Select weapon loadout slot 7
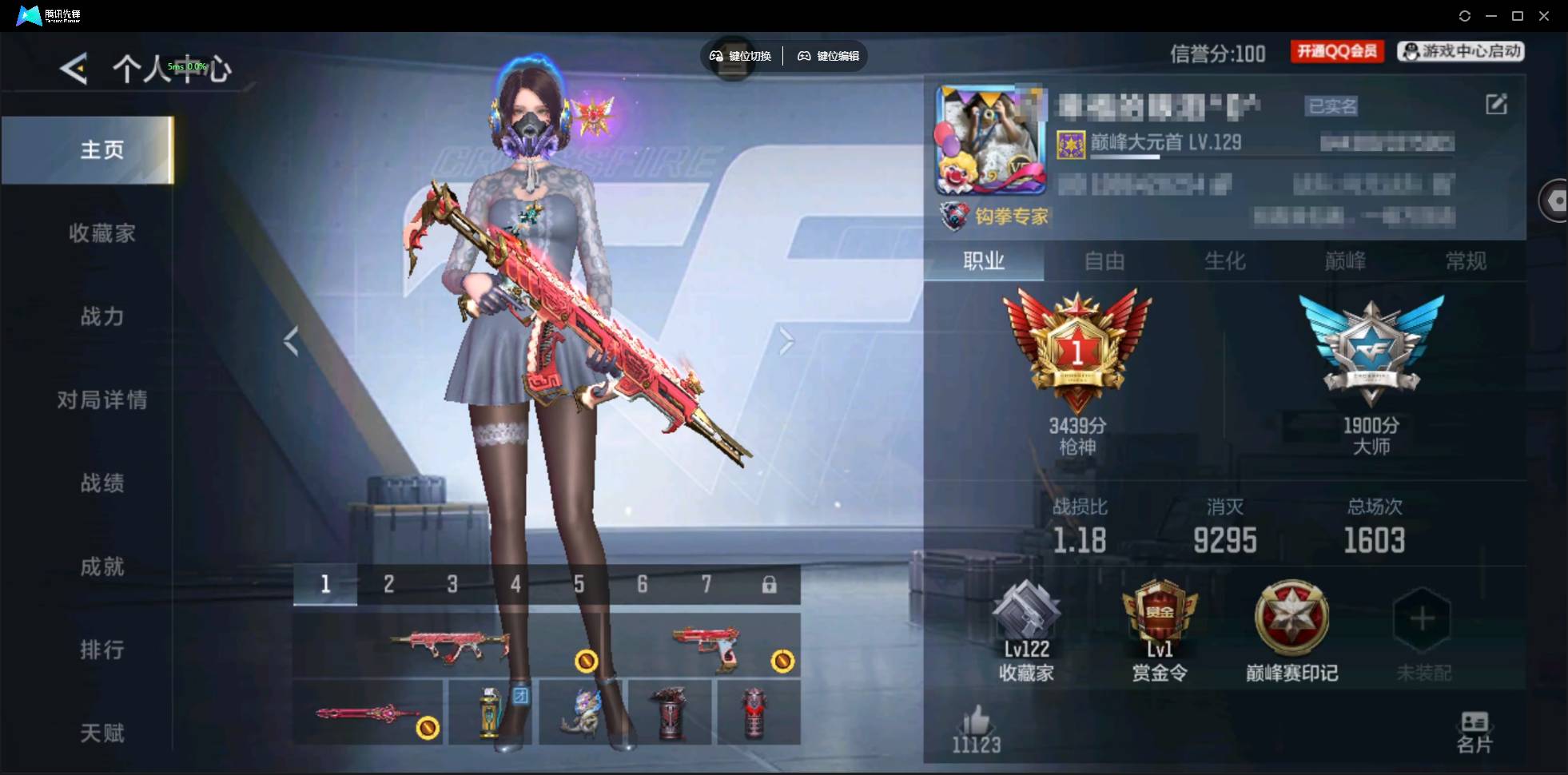Screen dimensions: 1568x775 (706, 584)
